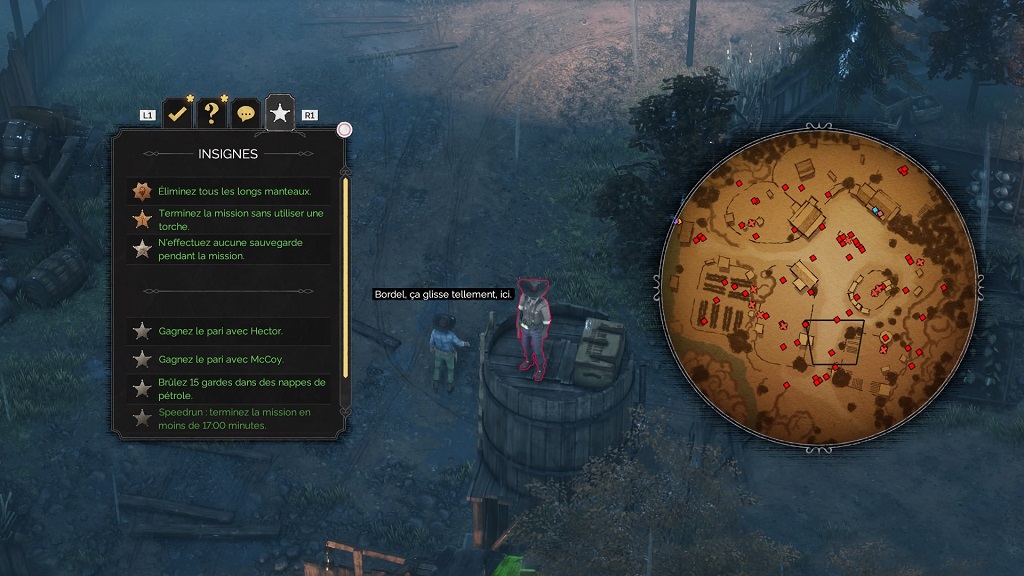Screen dimensions: 1024x576
Task: Select the star badges tab
Action: coord(280,114)
